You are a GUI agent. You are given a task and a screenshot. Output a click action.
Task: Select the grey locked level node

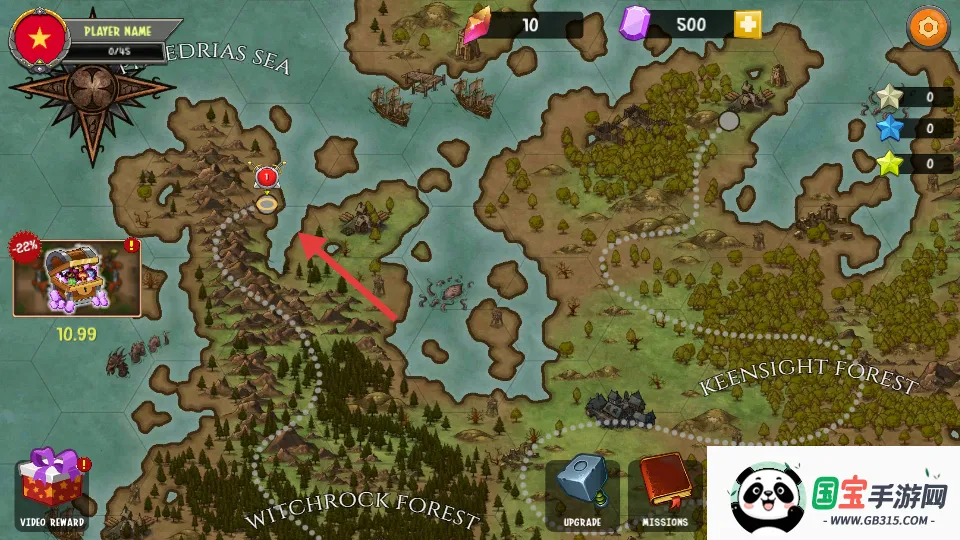point(729,120)
